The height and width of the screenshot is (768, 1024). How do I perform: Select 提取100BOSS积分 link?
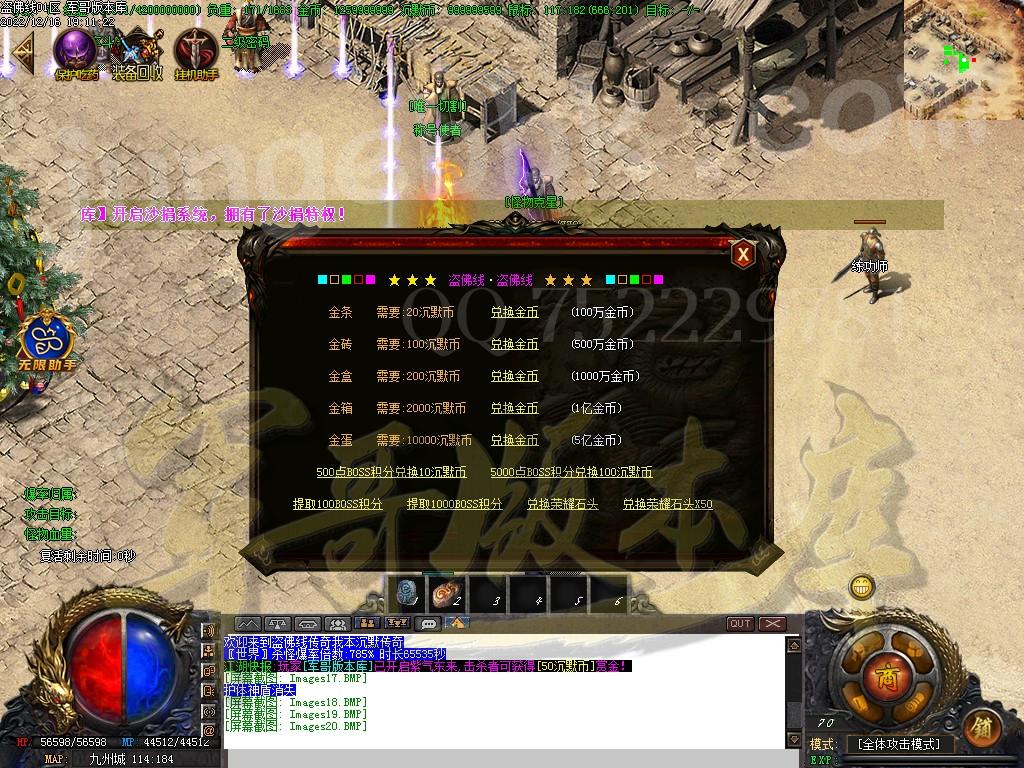click(338, 504)
